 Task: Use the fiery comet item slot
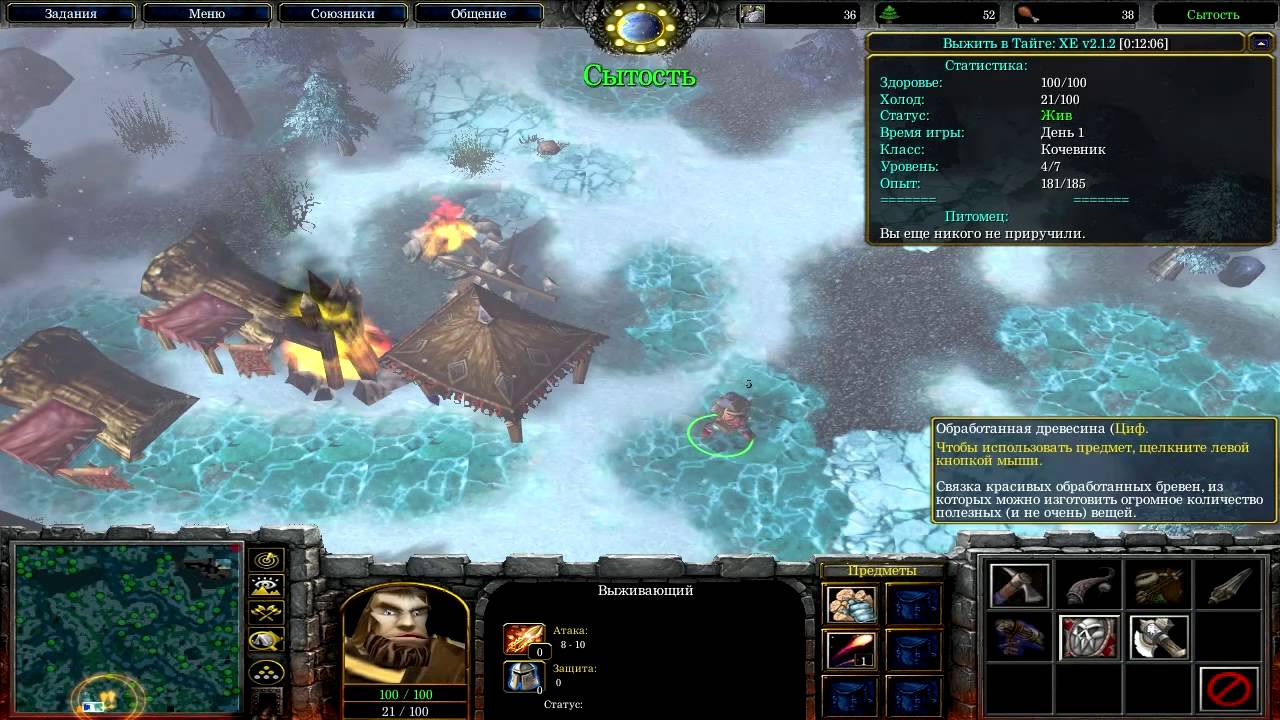(x=851, y=650)
